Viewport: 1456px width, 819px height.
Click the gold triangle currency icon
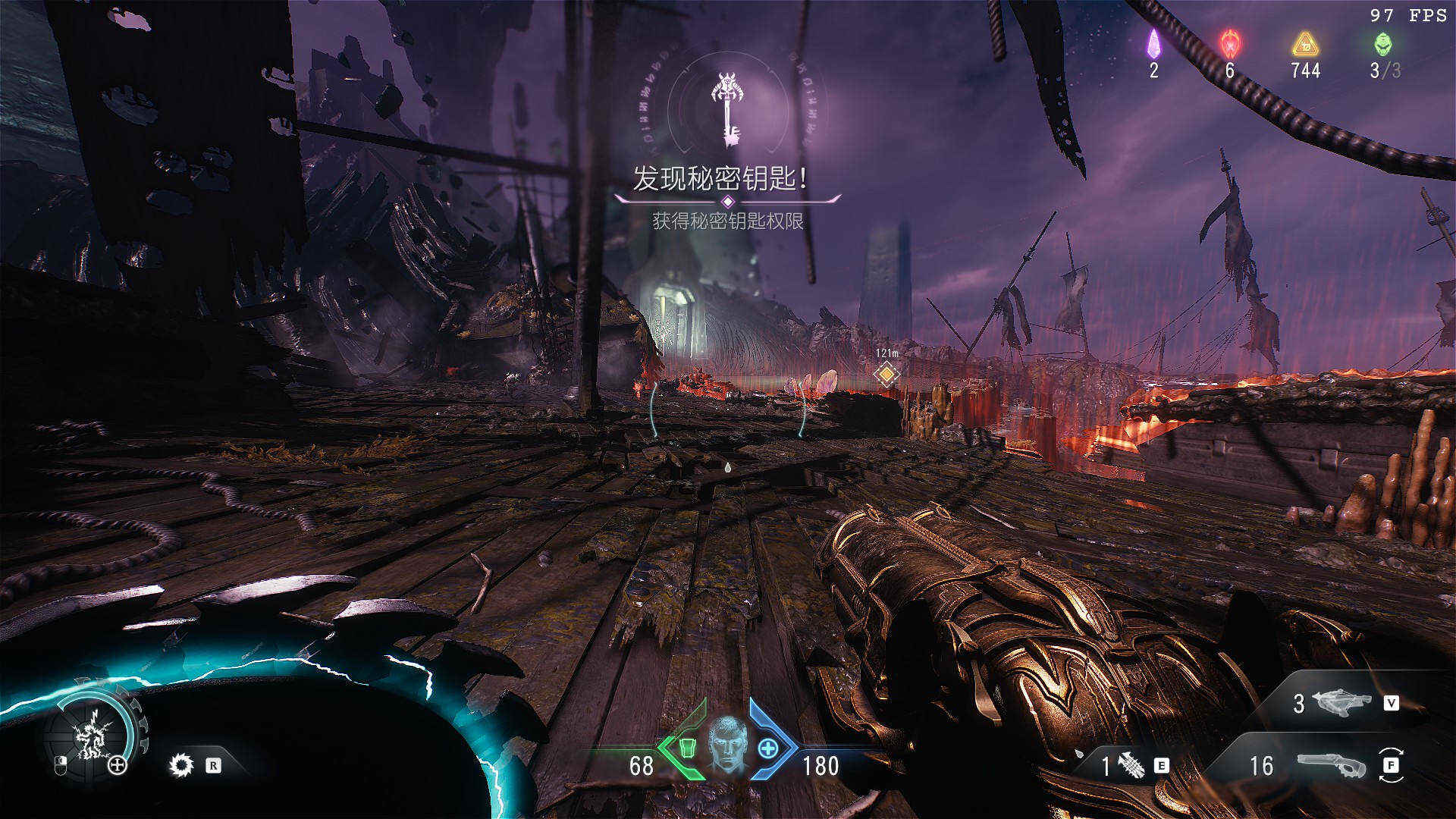[x=1305, y=44]
